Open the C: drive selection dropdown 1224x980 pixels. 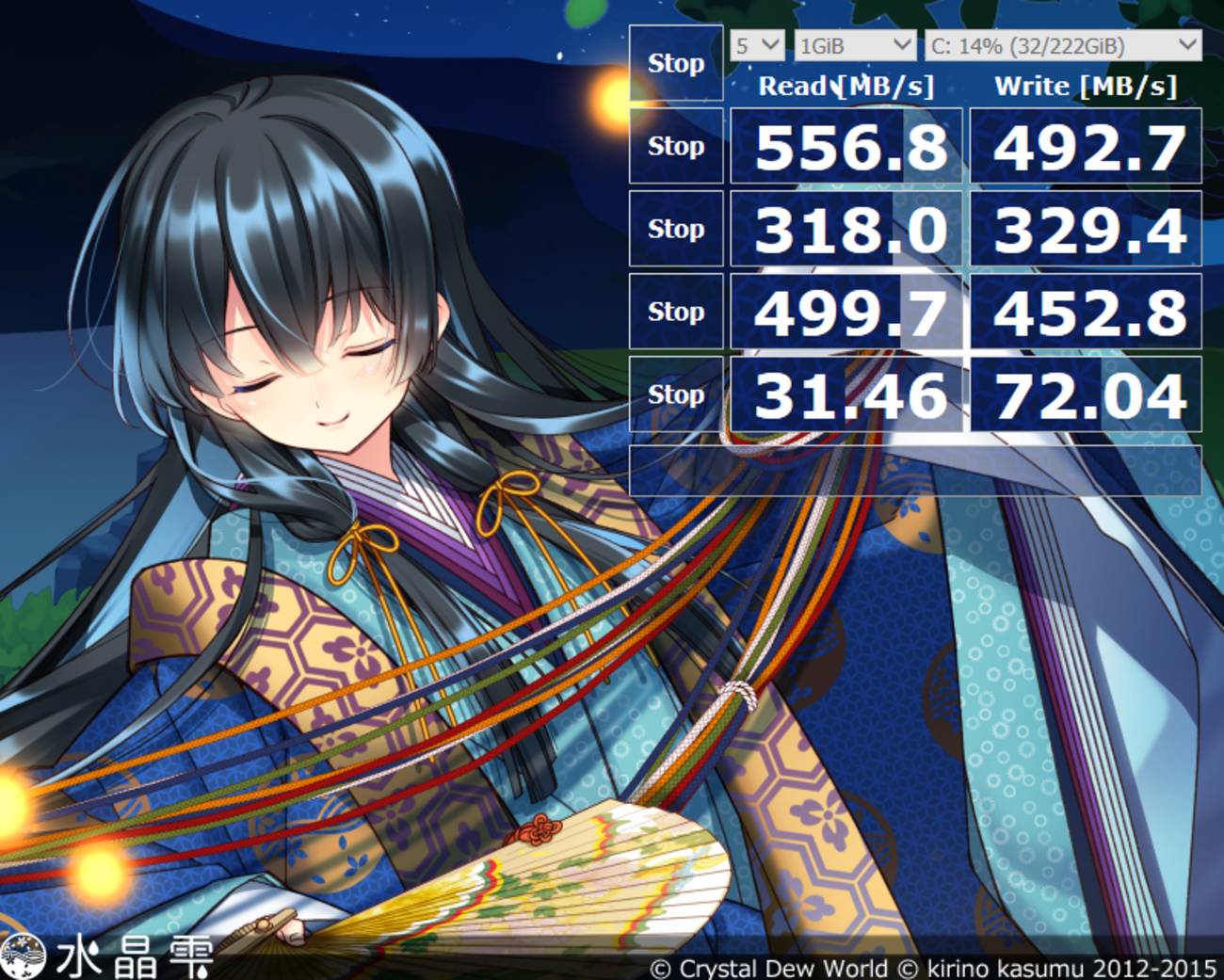tap(1062, 45)
